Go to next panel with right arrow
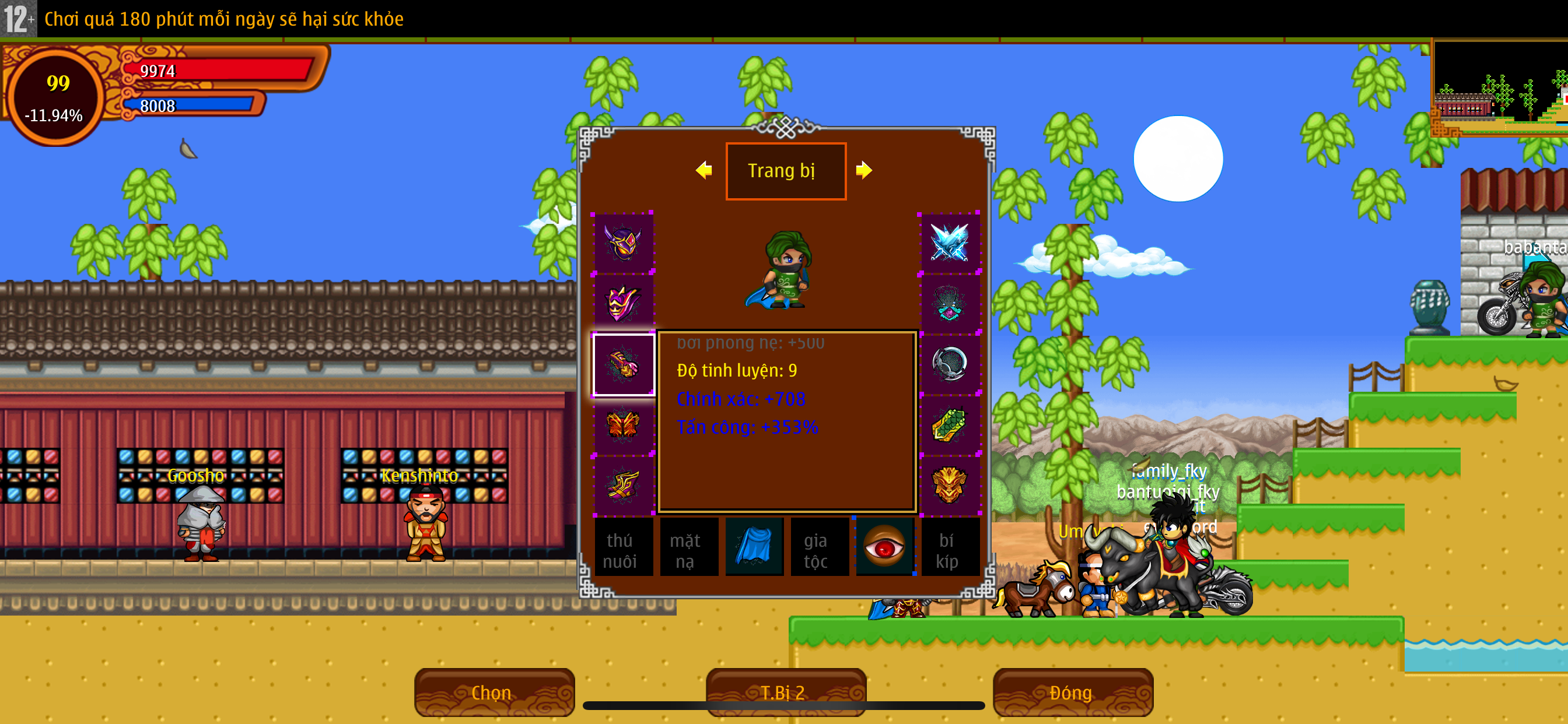This screenshot has width=1568, height=724. [x=864, y=170]
